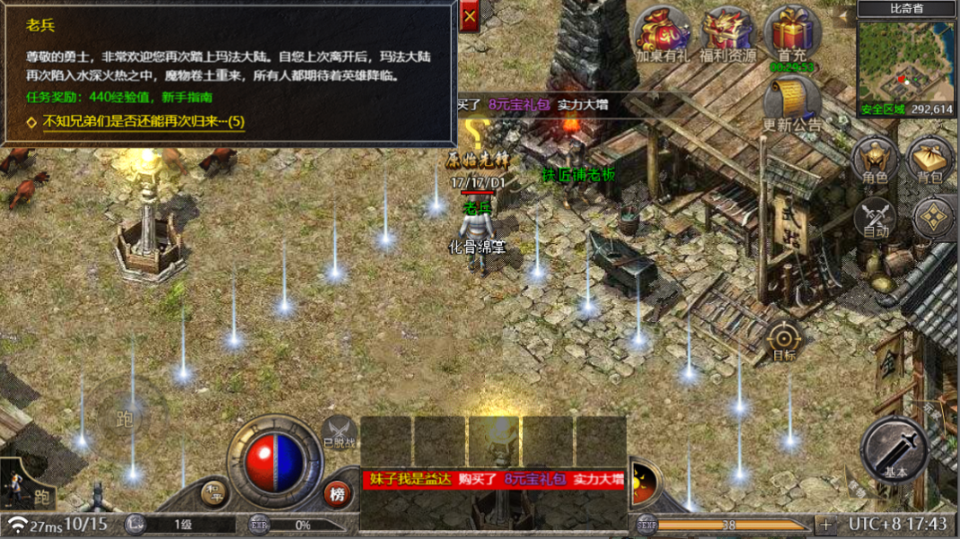Open the 福利资源 welfare chest
This screenshot has height=539, width=960.
coord(727,34)
